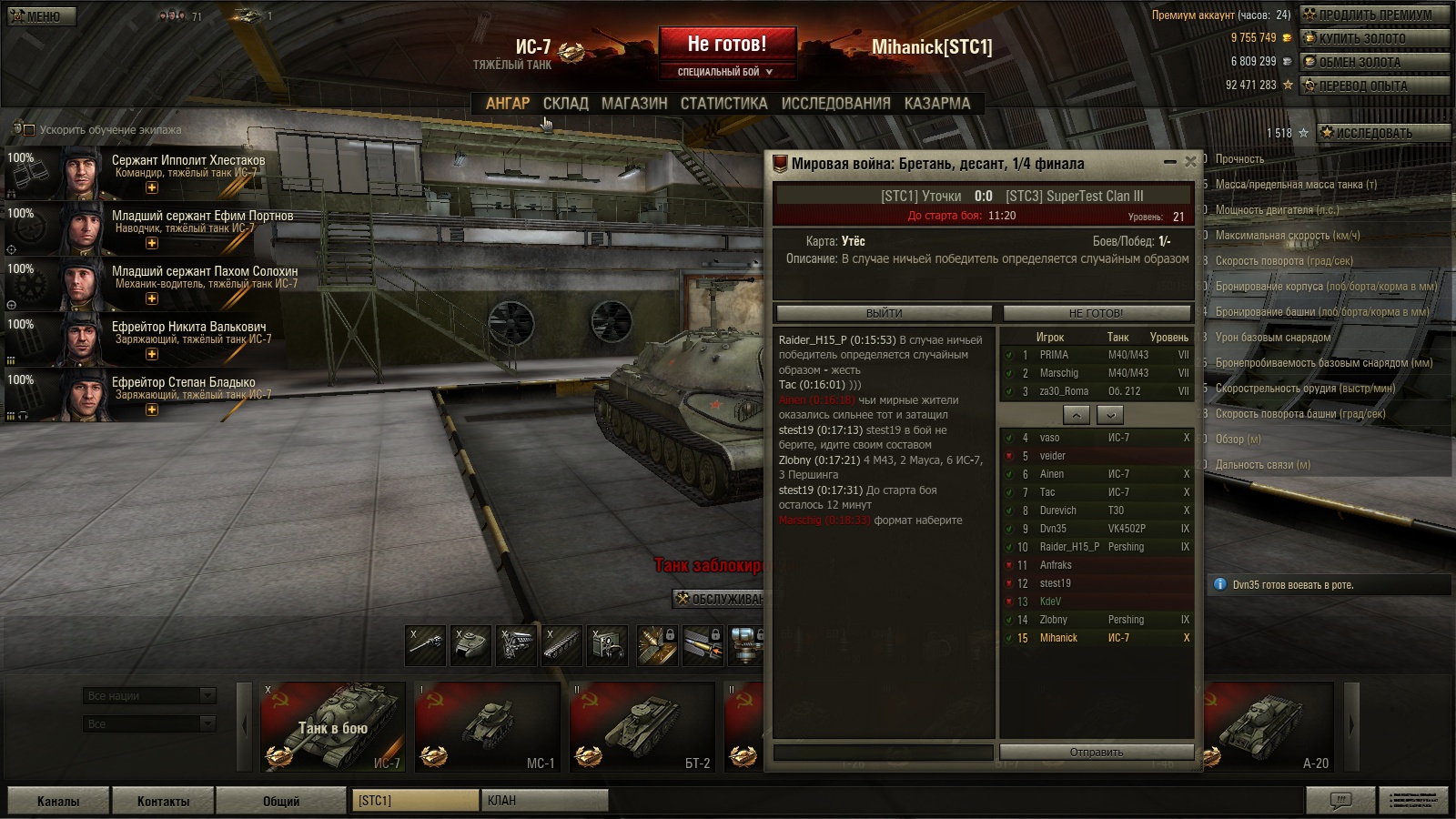1456x819 pixels.
Task: Open the КАЗАРМА tab
Action: pyautogui.click(x=936, y=104)
